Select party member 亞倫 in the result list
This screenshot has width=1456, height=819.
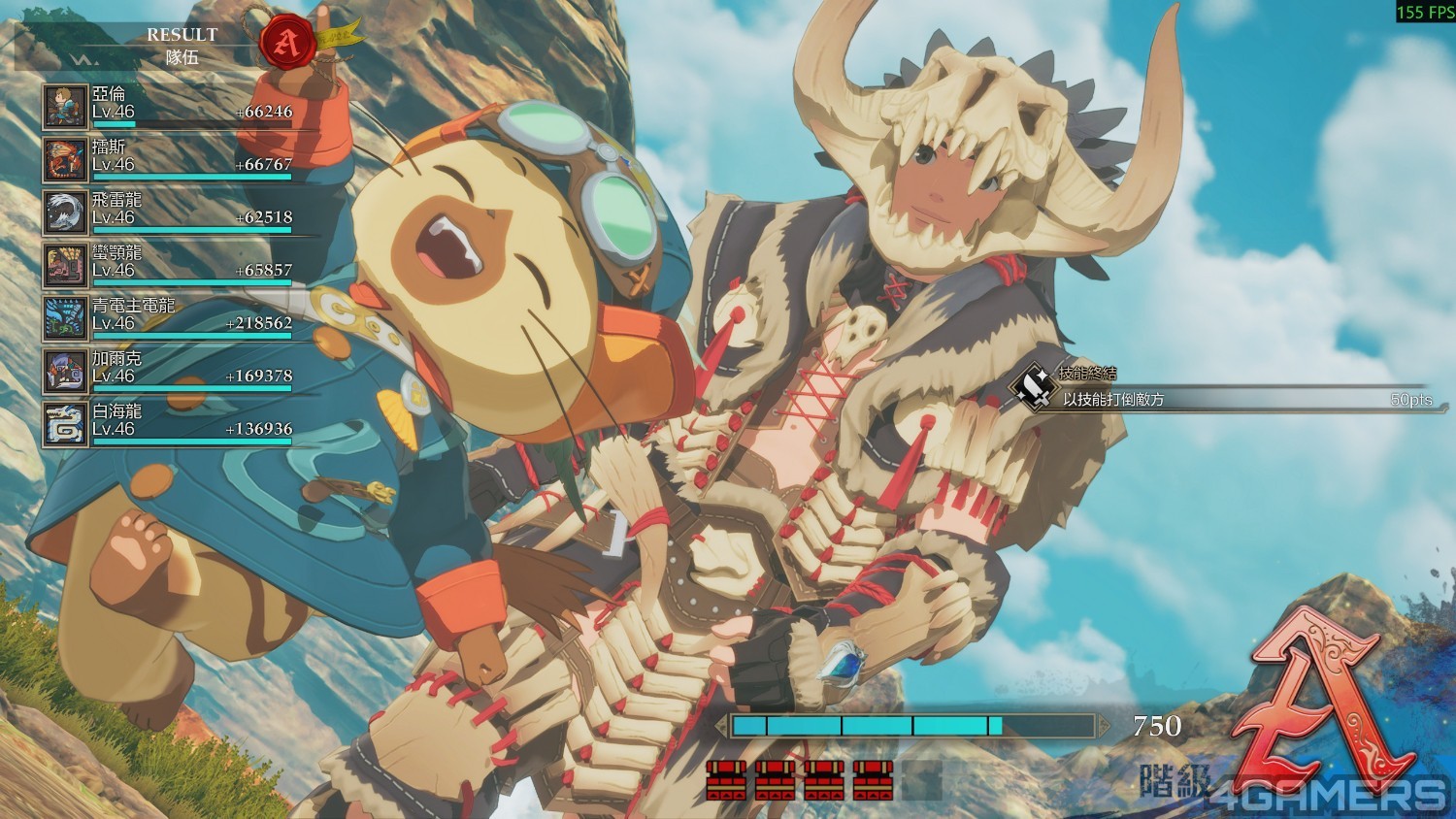coord(167,107)
